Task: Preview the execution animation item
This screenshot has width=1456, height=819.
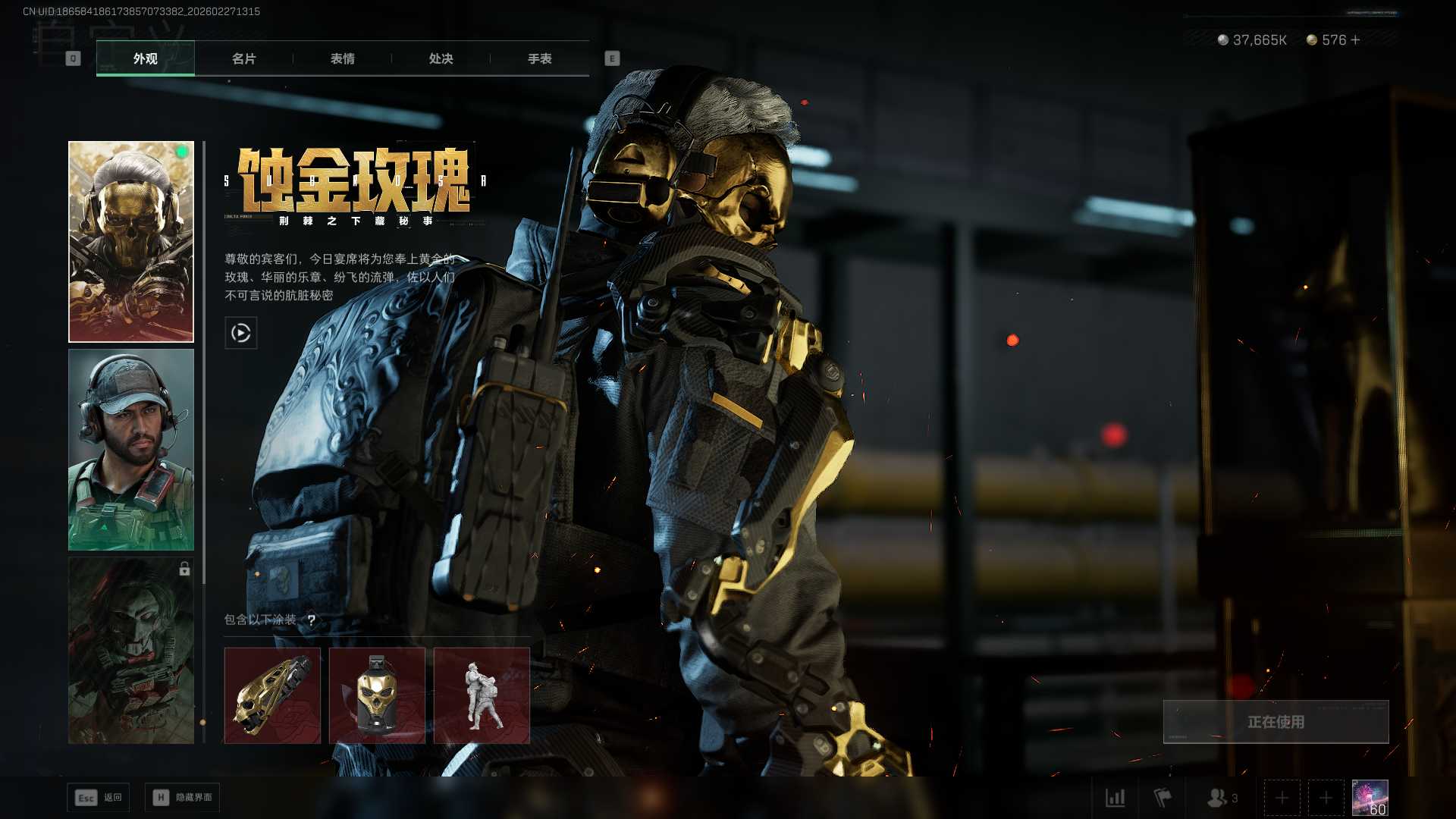Action: coord(482,695)
